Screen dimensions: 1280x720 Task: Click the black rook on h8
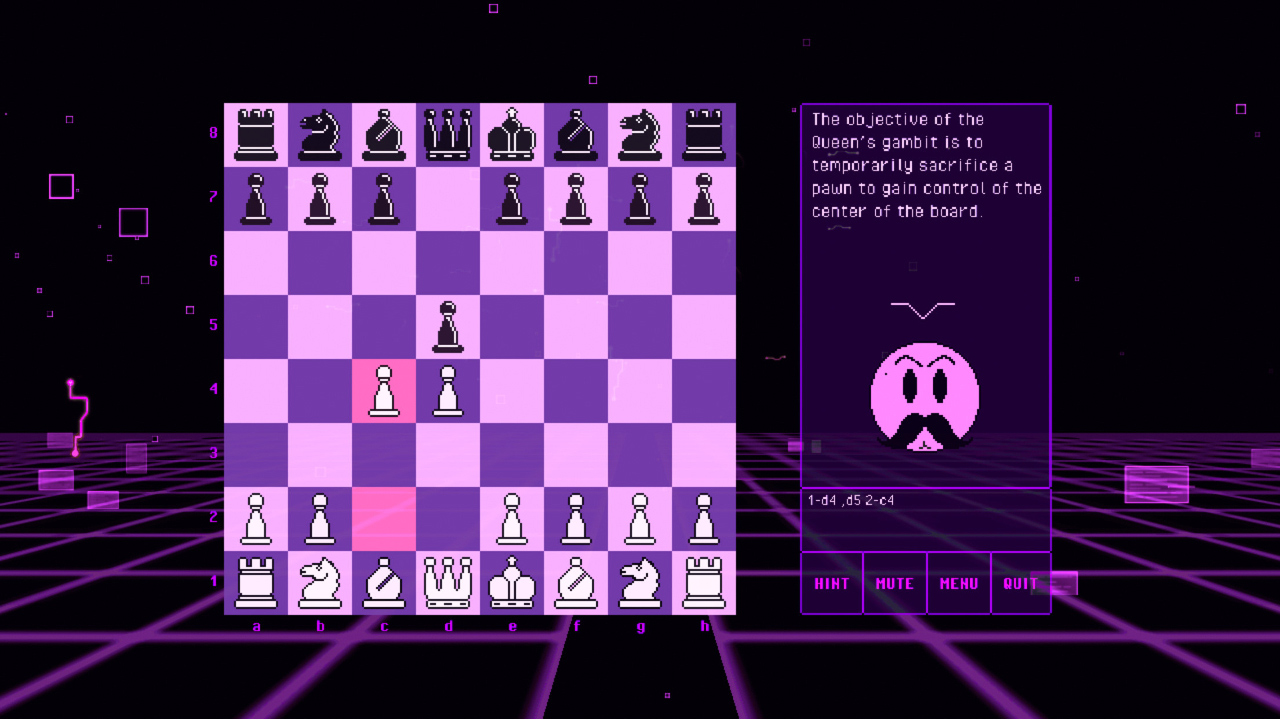click(704, 134)
